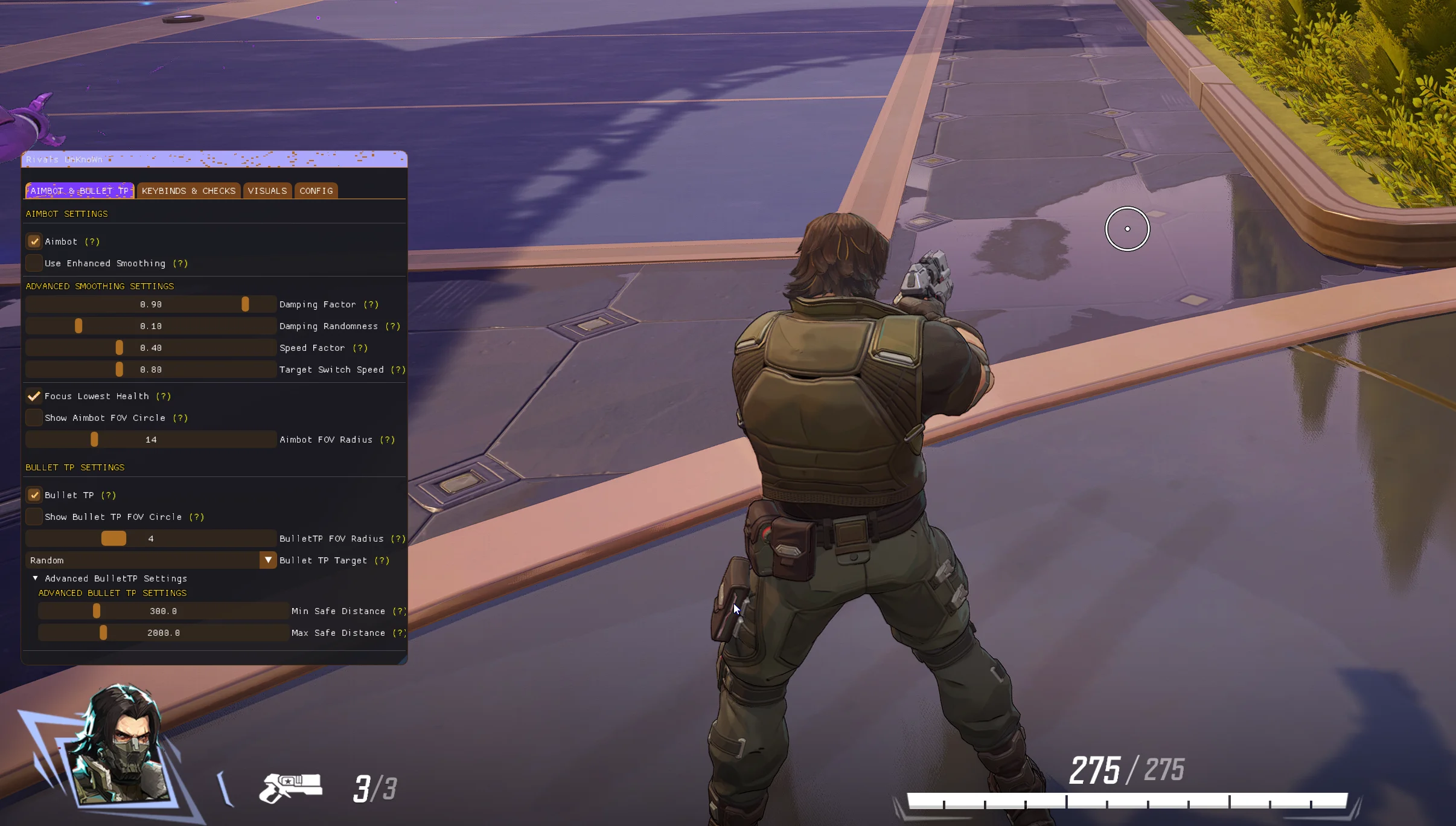Collapse the Advanced BulletTP Settings section
This screenshot has height=826, width=1456.
pos(36,578)
